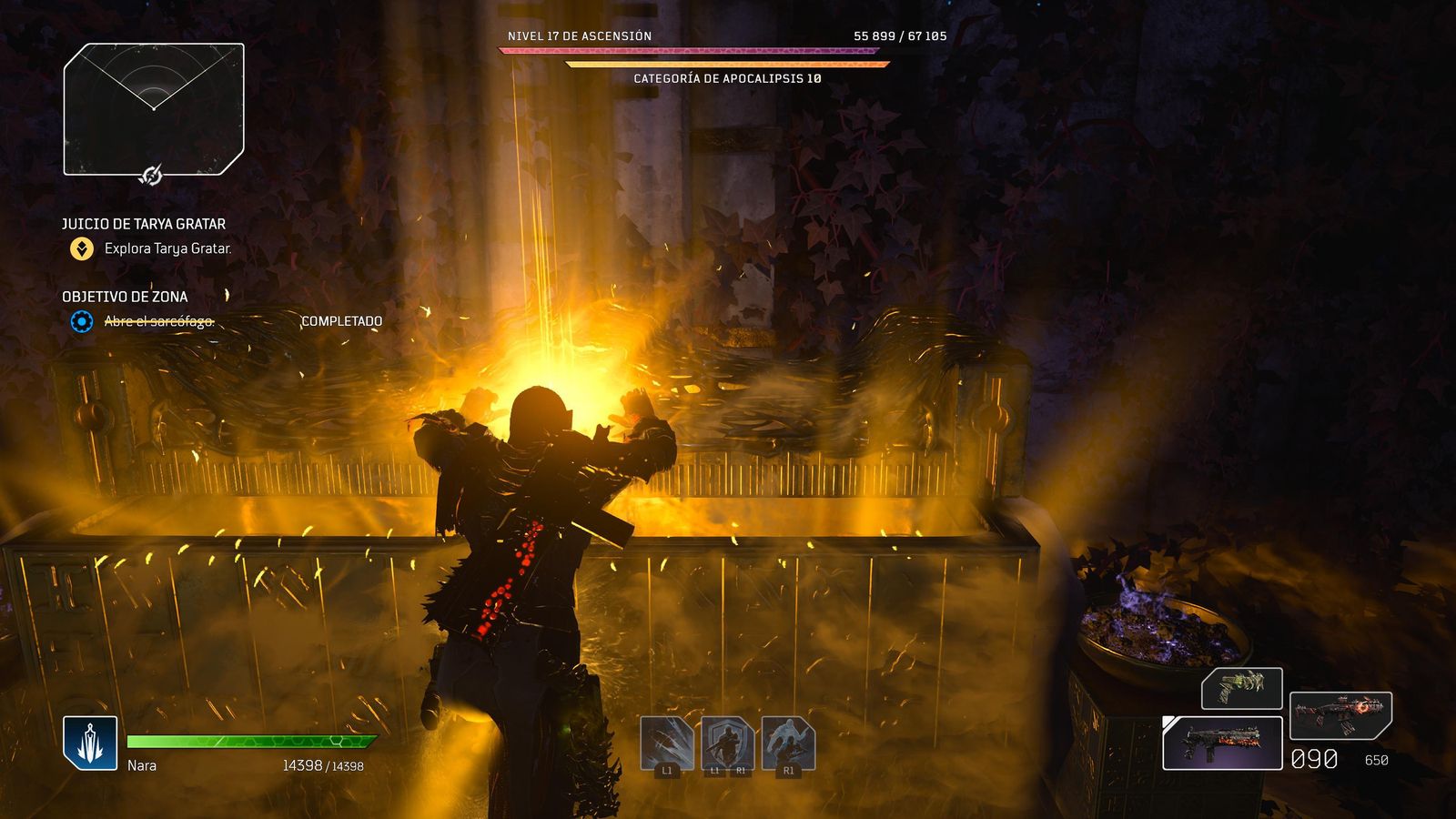
Task: Click the radar minimap
Action: coord(154,108)
